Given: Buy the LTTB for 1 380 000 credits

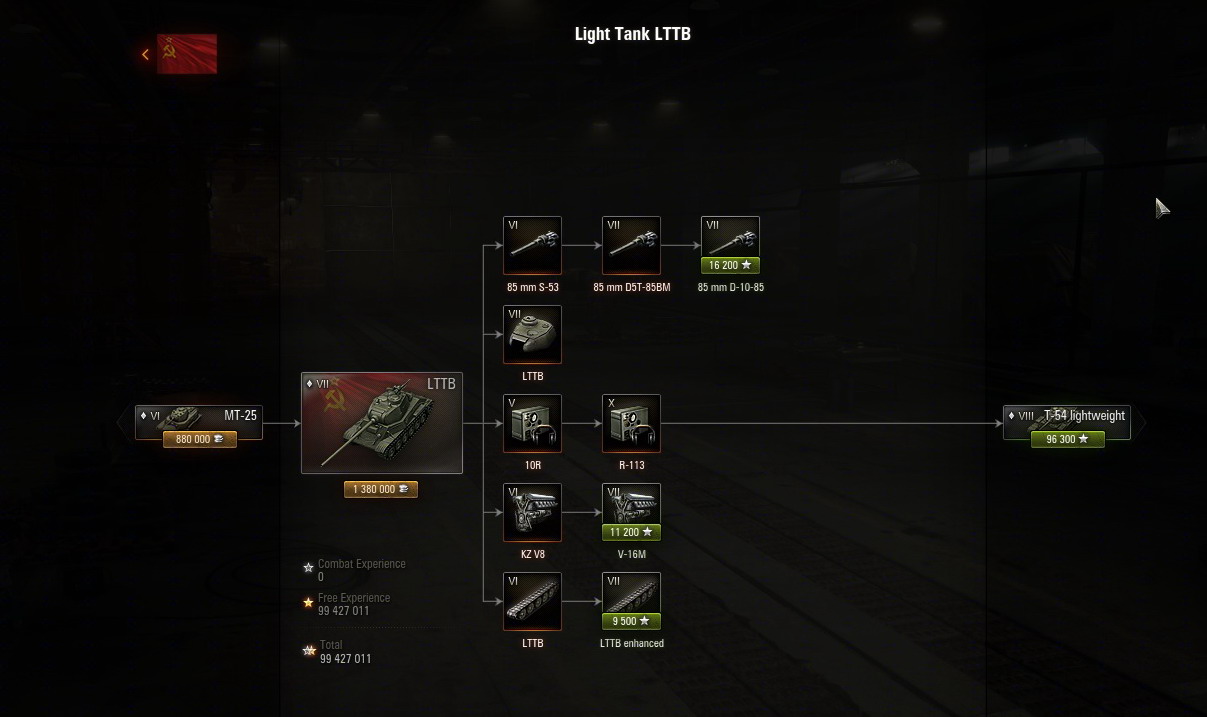Looking at the screenshot, I should pos(381,490).
